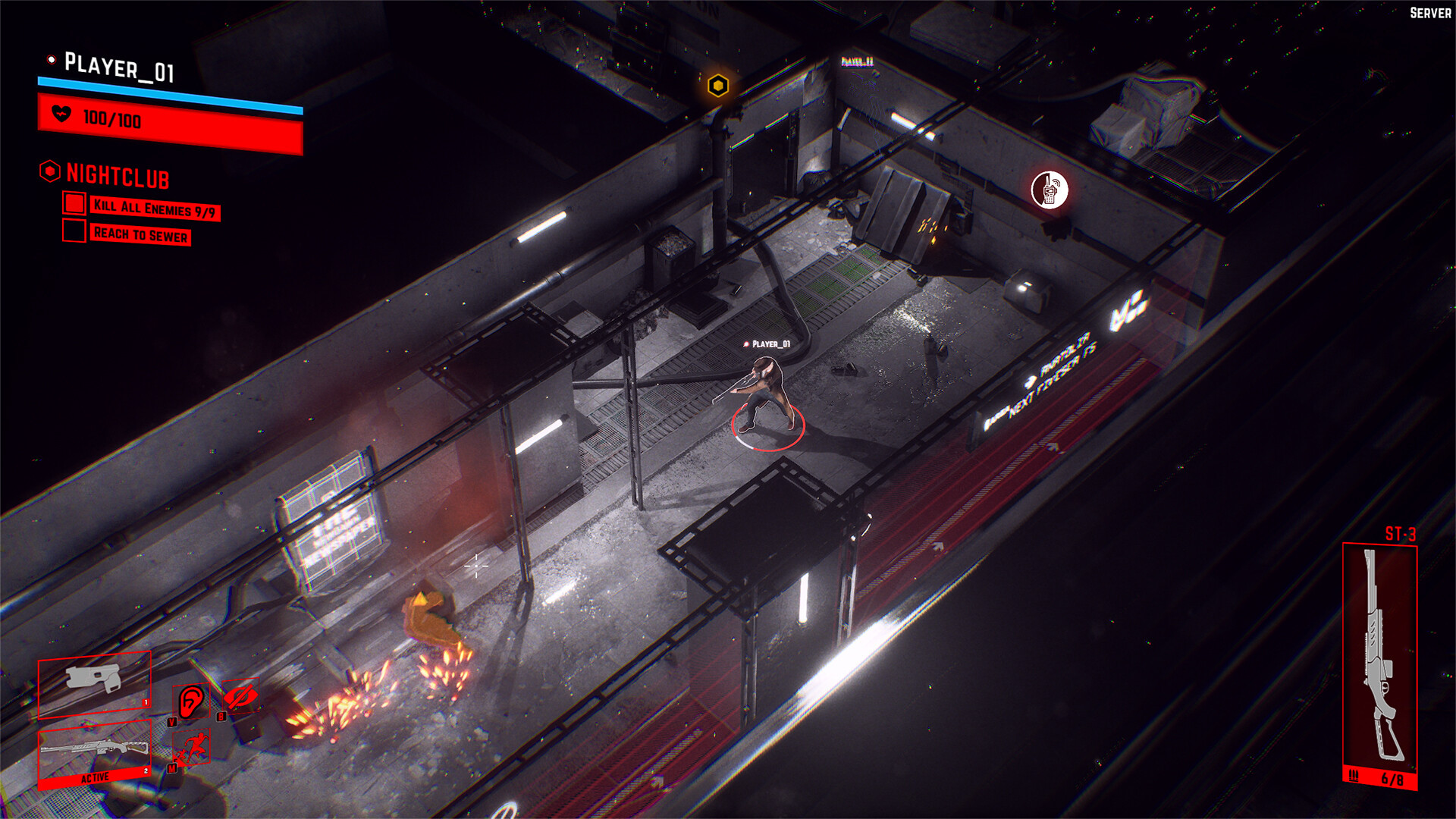1456x819 pixels.
Task: Activate the running figure sprint ability
Action: (191, 748)
